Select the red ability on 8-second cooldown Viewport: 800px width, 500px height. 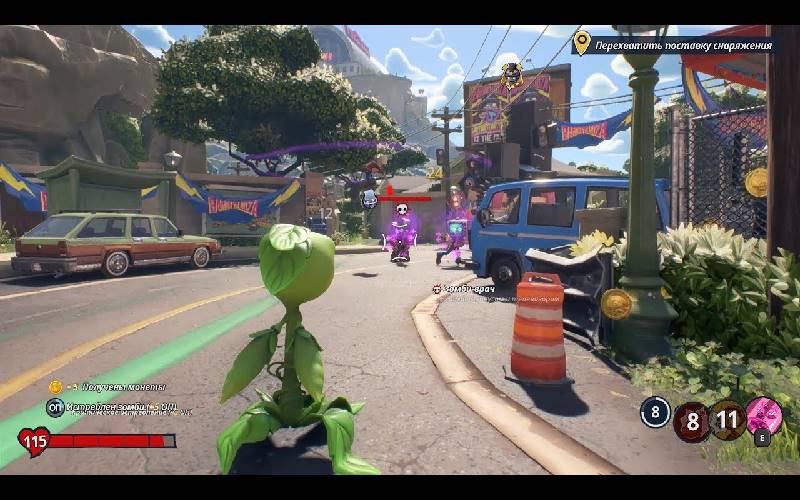(691, 422)
